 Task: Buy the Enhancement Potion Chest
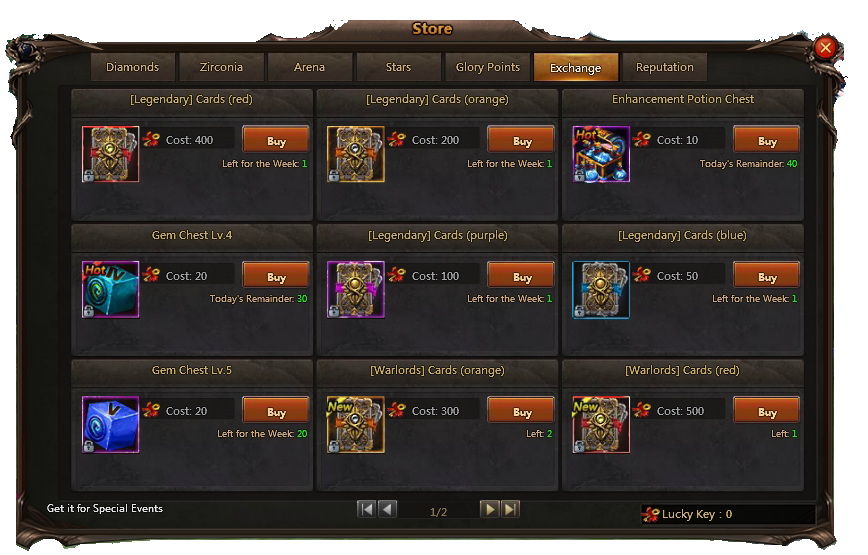click(x=767, y=141)
